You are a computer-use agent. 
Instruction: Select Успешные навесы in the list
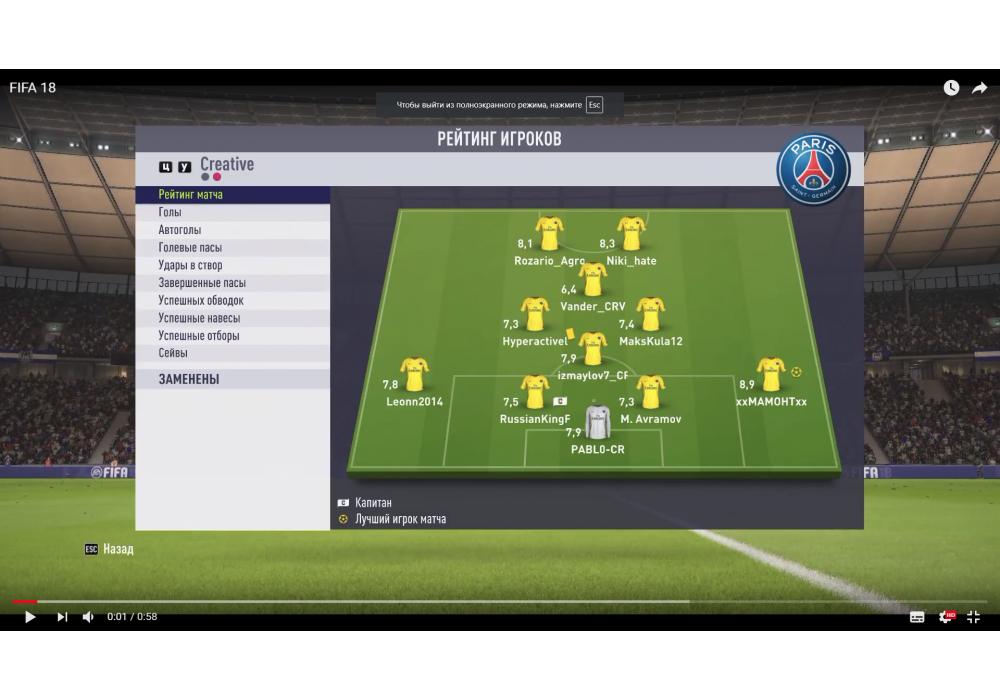coord(232,318)
